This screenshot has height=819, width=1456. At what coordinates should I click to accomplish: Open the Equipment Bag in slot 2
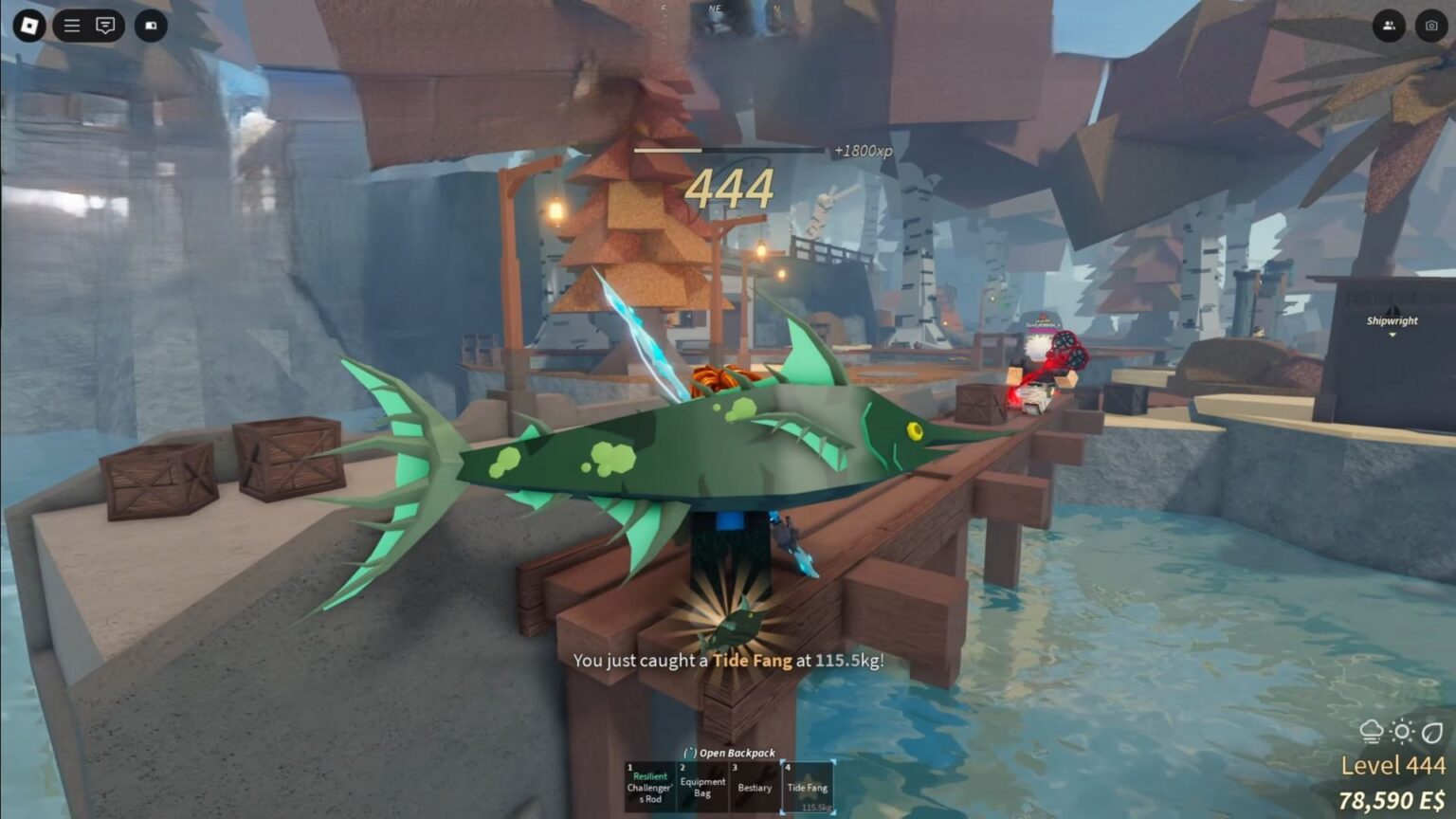(x=701, y=787)
